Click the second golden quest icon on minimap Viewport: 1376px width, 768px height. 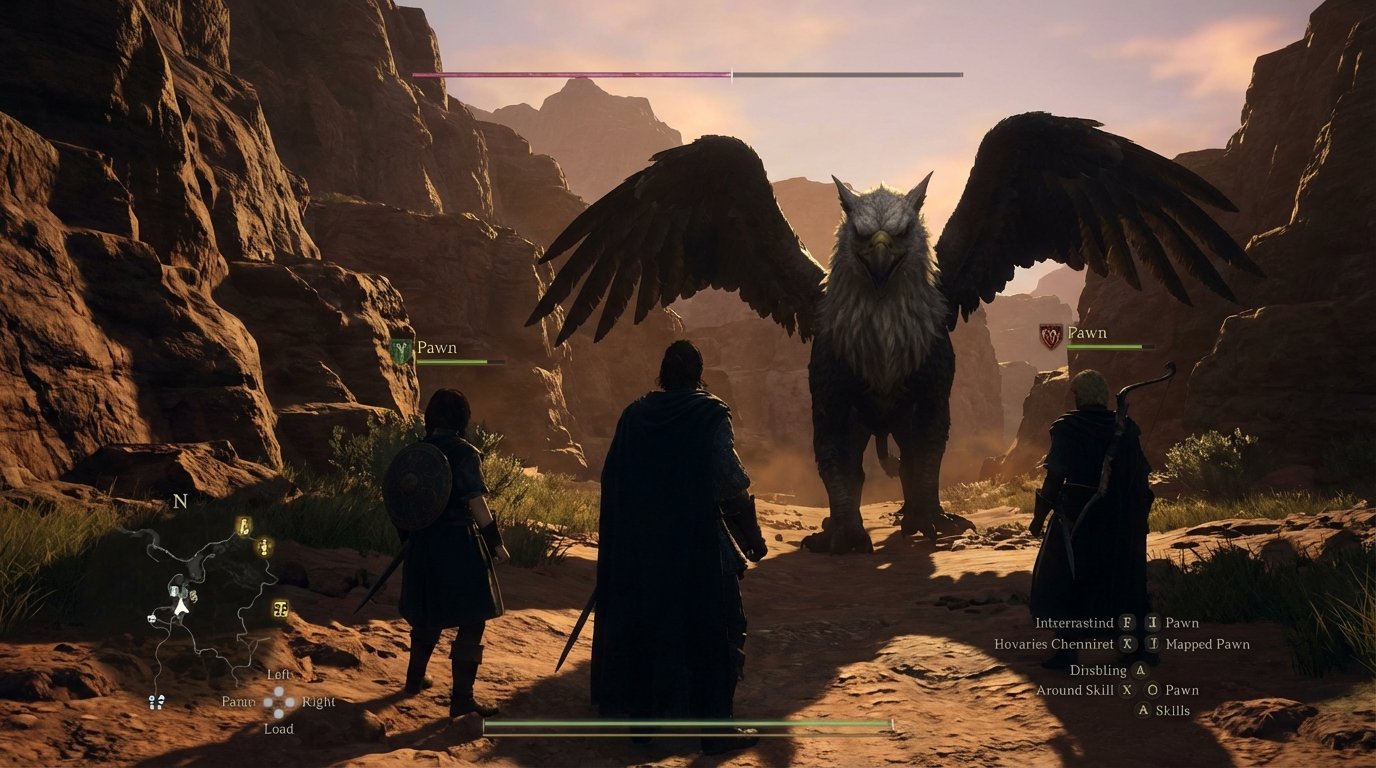[x=263, y=549]
